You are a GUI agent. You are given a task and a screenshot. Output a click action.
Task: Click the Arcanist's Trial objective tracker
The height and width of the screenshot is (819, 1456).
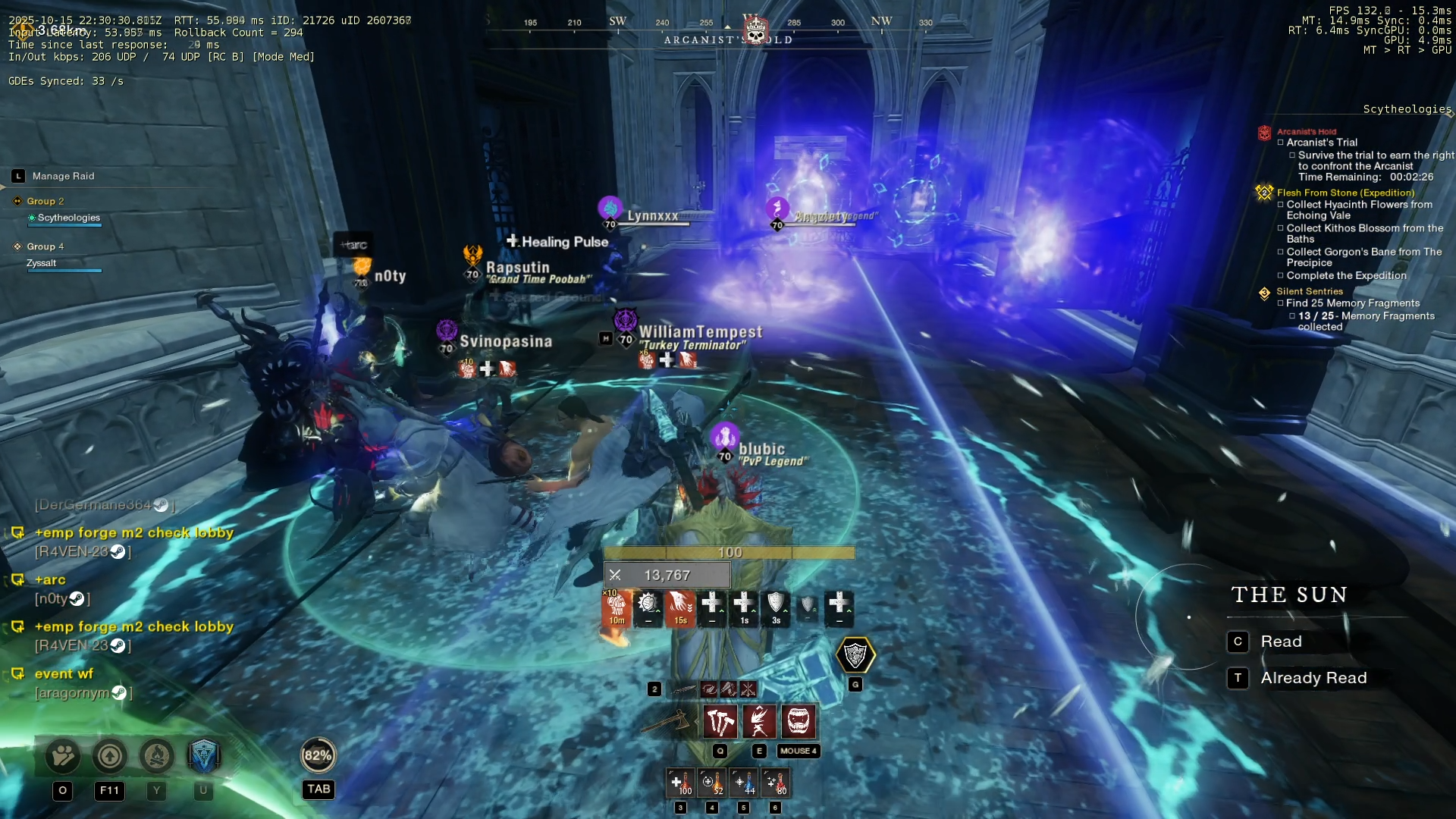1321,143
